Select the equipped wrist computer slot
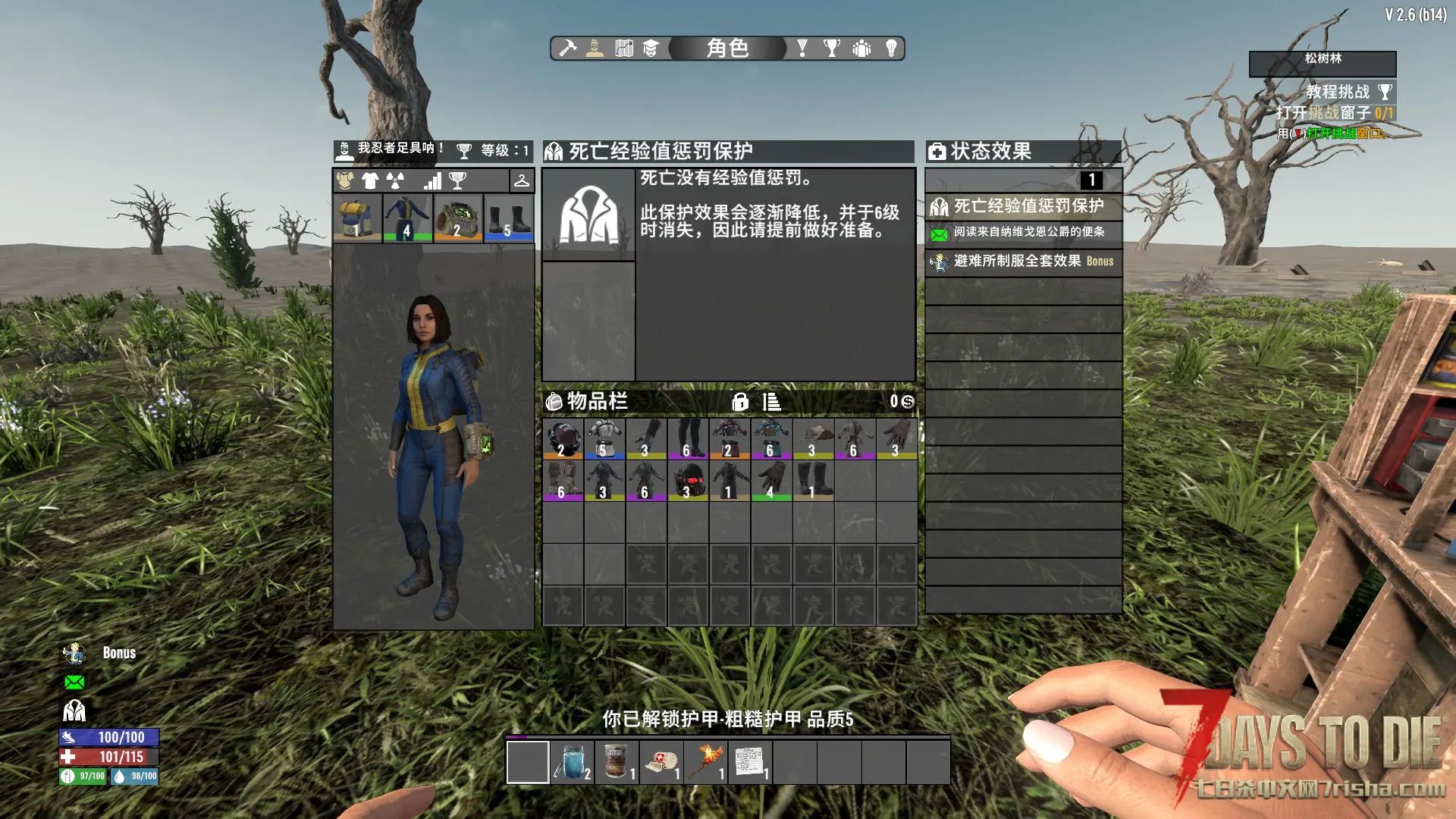Image resolution: width=1456 pixels, height=819 pixels. point(457,218)
